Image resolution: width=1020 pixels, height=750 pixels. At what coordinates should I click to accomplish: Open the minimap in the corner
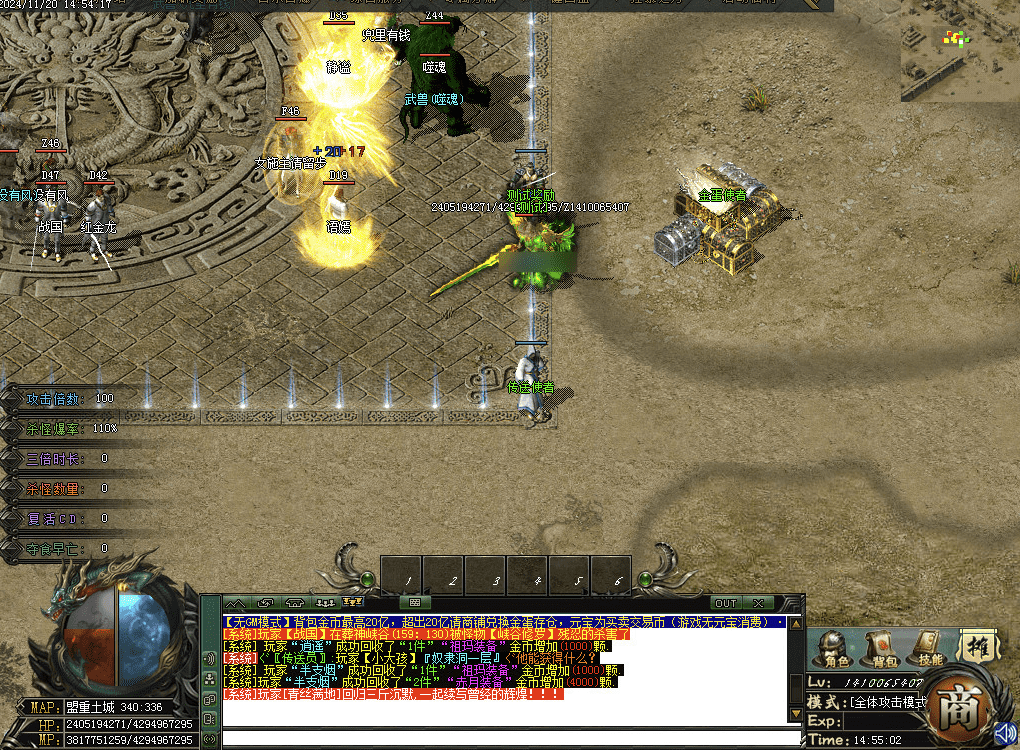959,50
